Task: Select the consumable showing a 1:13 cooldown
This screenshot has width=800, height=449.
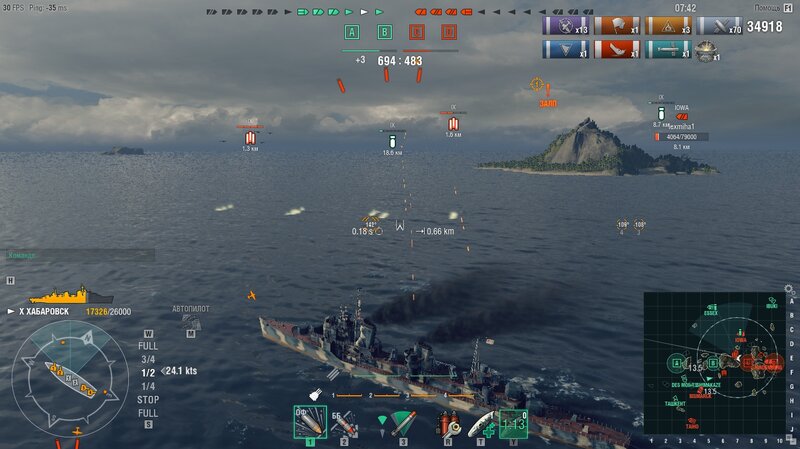Action: coord(513,424)
